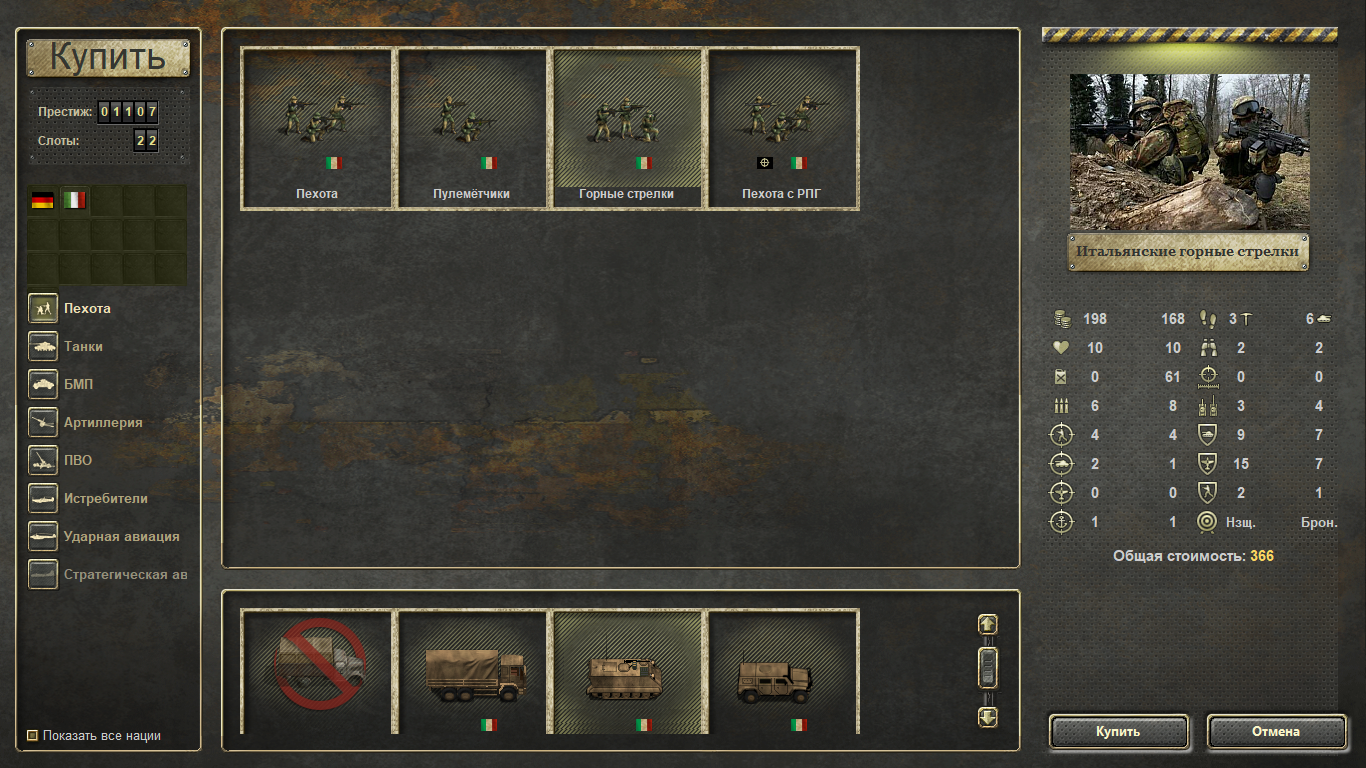Select the Пехота unit card

click(x=317, y=128)
